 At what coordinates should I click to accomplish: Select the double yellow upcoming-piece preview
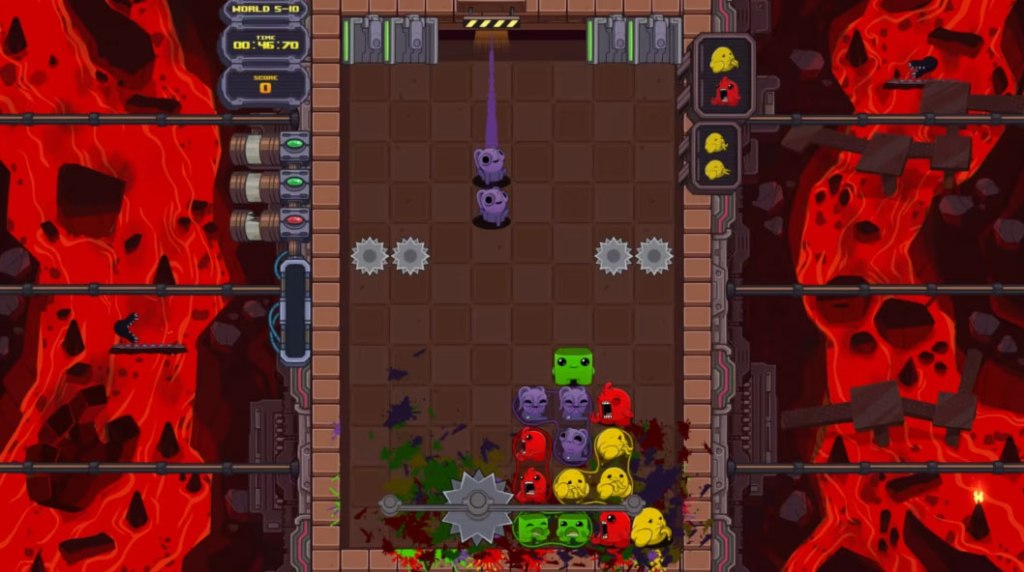[x=716, y=156]
